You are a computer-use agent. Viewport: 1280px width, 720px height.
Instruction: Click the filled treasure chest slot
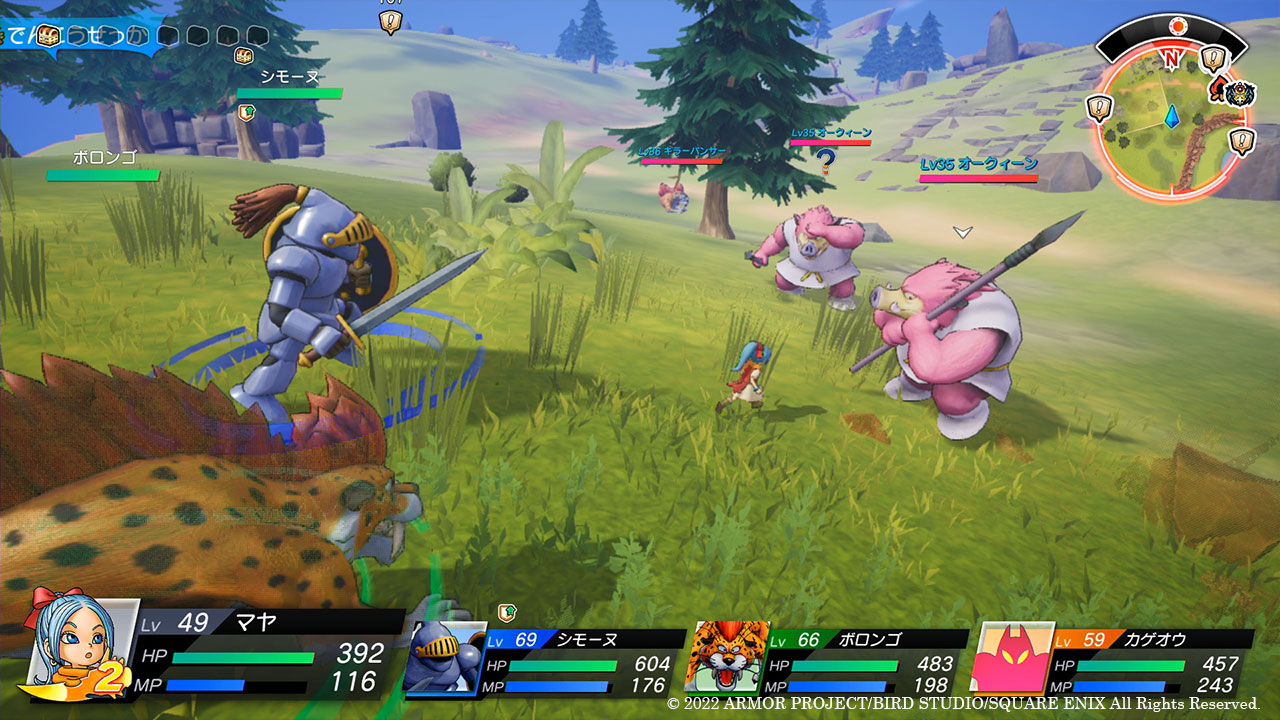(x=47, y=36)
